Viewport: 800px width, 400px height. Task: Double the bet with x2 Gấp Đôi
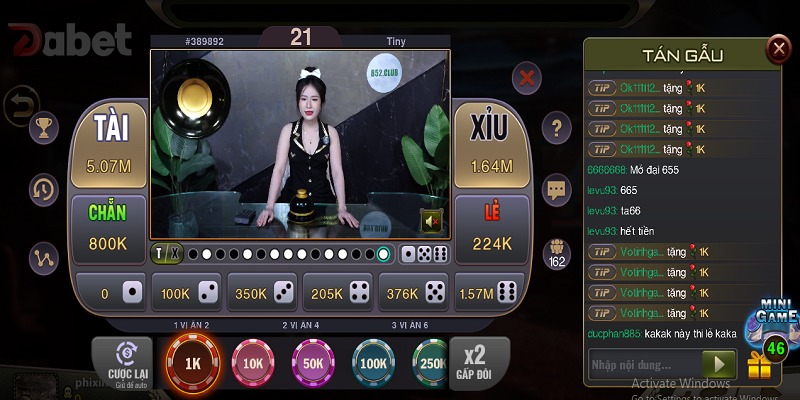pos(474,362)
